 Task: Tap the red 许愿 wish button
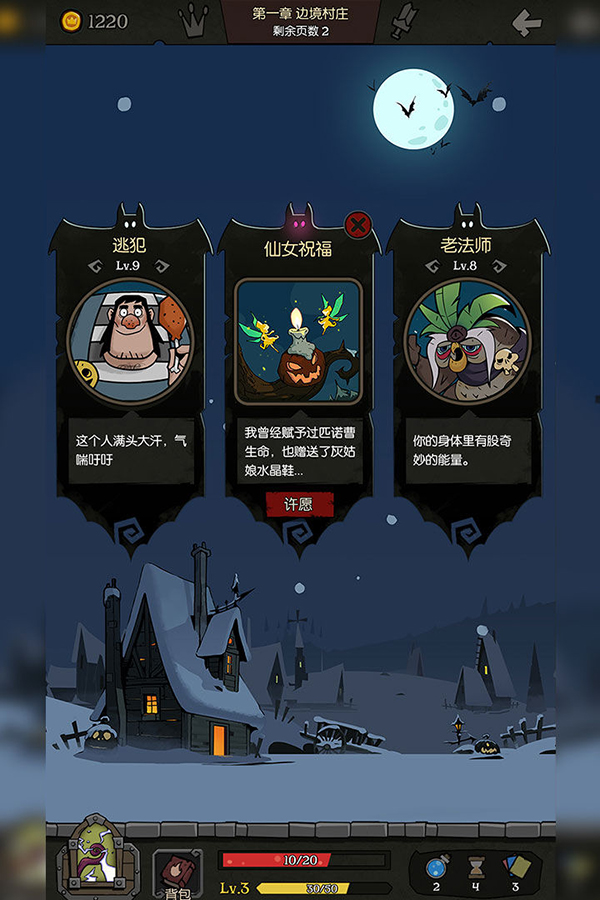[299, 504]
